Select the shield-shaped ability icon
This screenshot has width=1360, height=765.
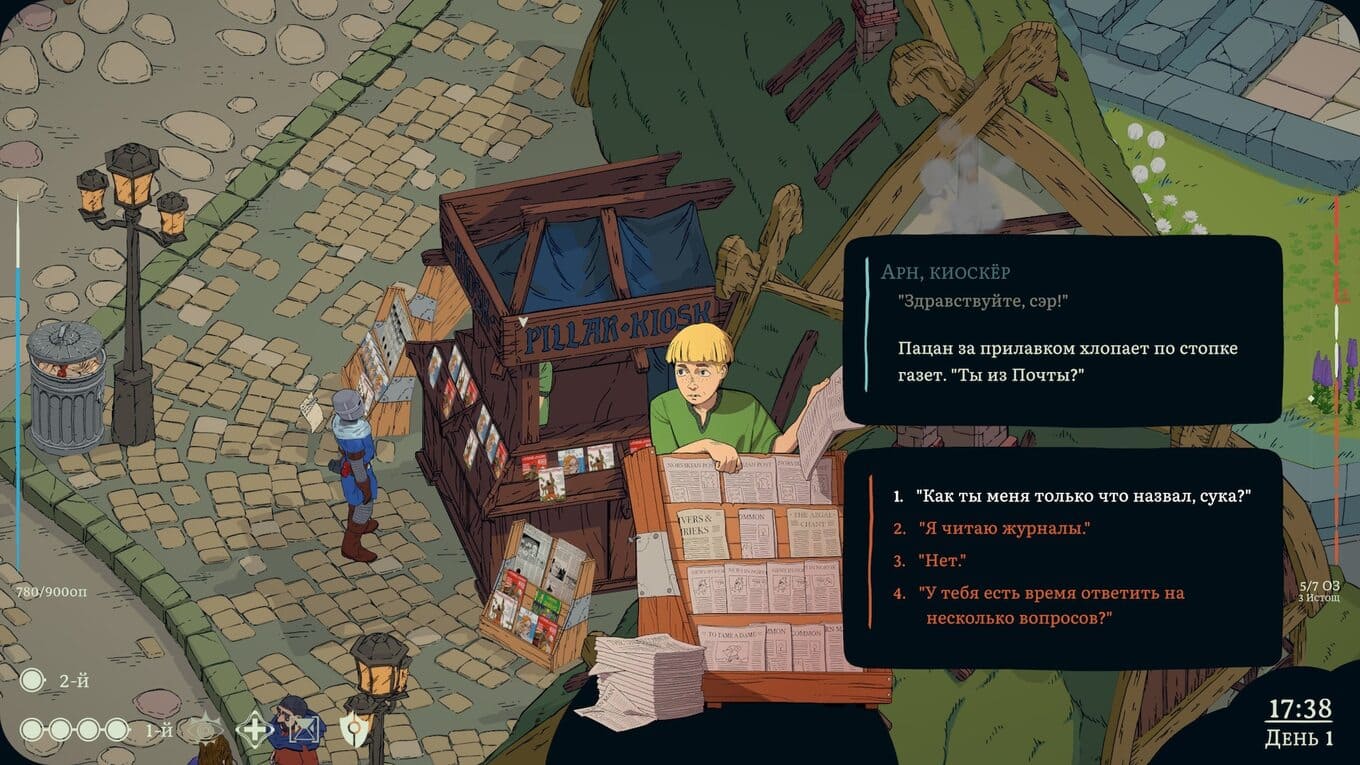tap(353, 730)
